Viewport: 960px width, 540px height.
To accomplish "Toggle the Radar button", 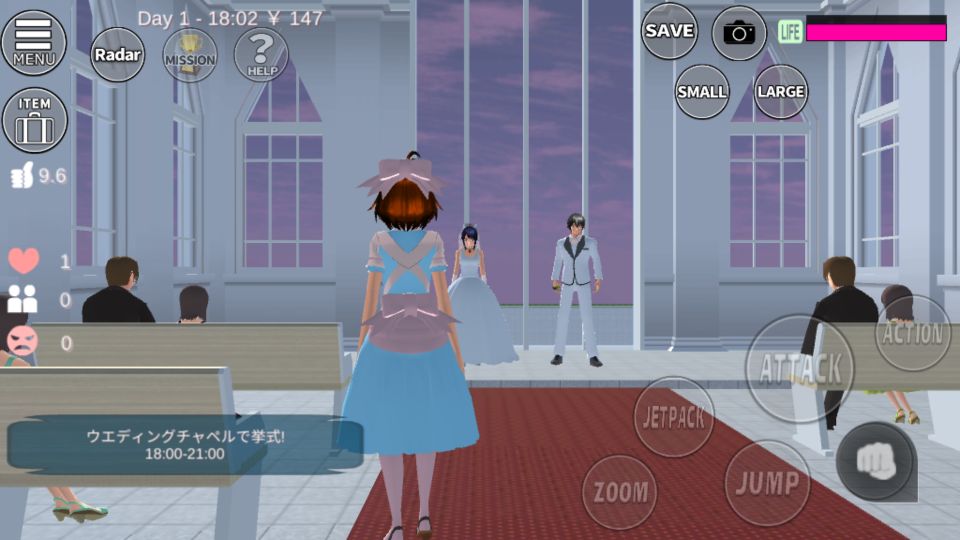I will tap(118, 55).
